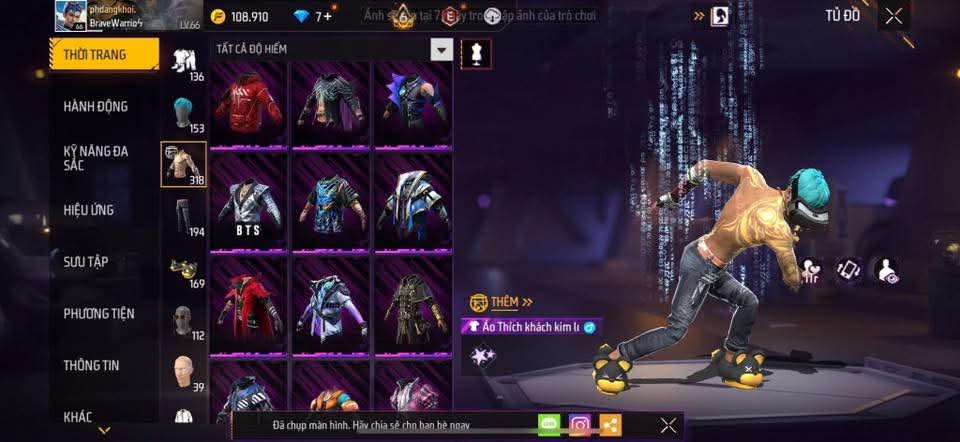Open the pants category with 194 items
960x442 pixels.
(183, 217)
